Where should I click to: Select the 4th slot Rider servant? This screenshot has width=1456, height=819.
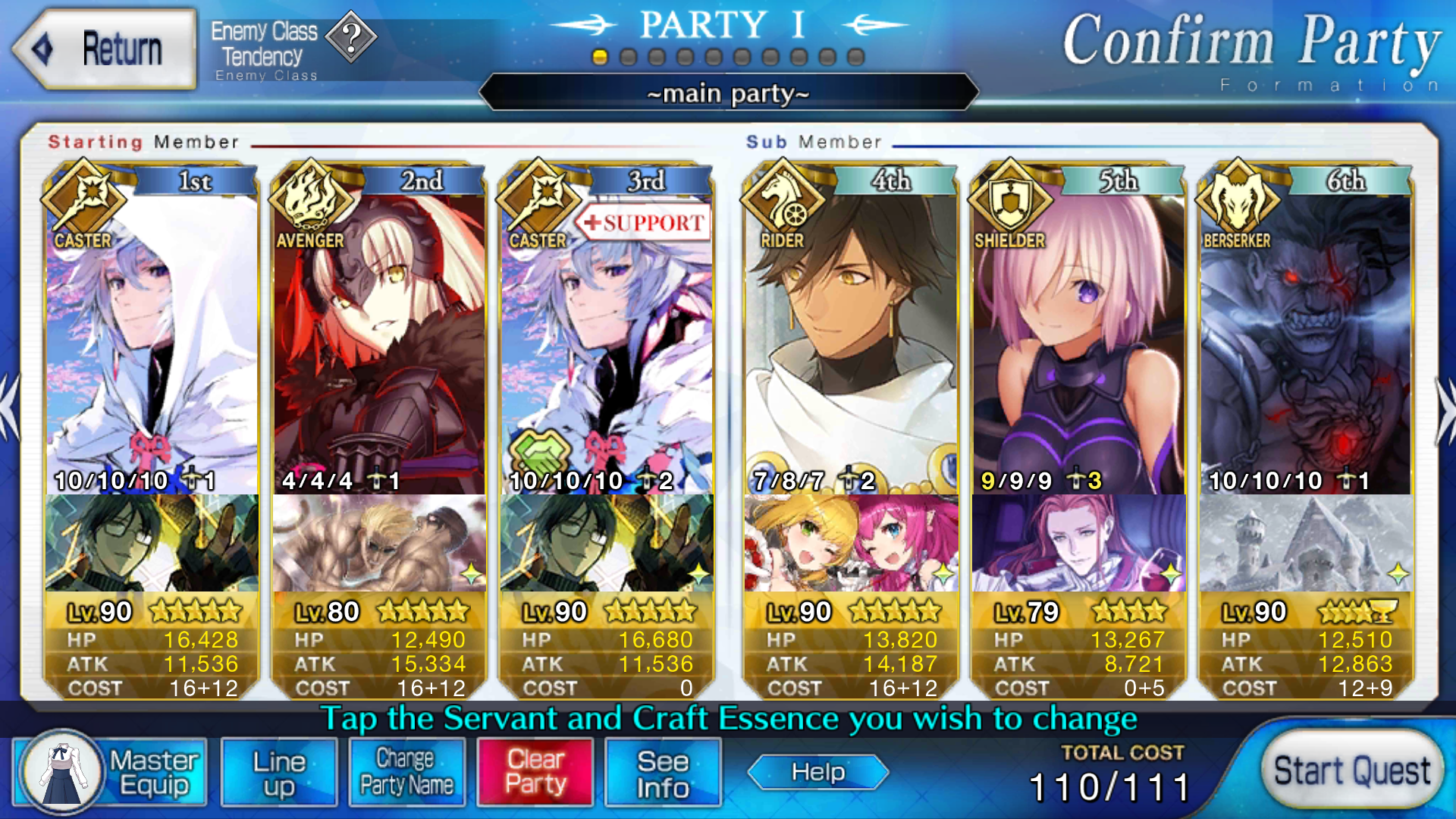[x=851, y=341]
